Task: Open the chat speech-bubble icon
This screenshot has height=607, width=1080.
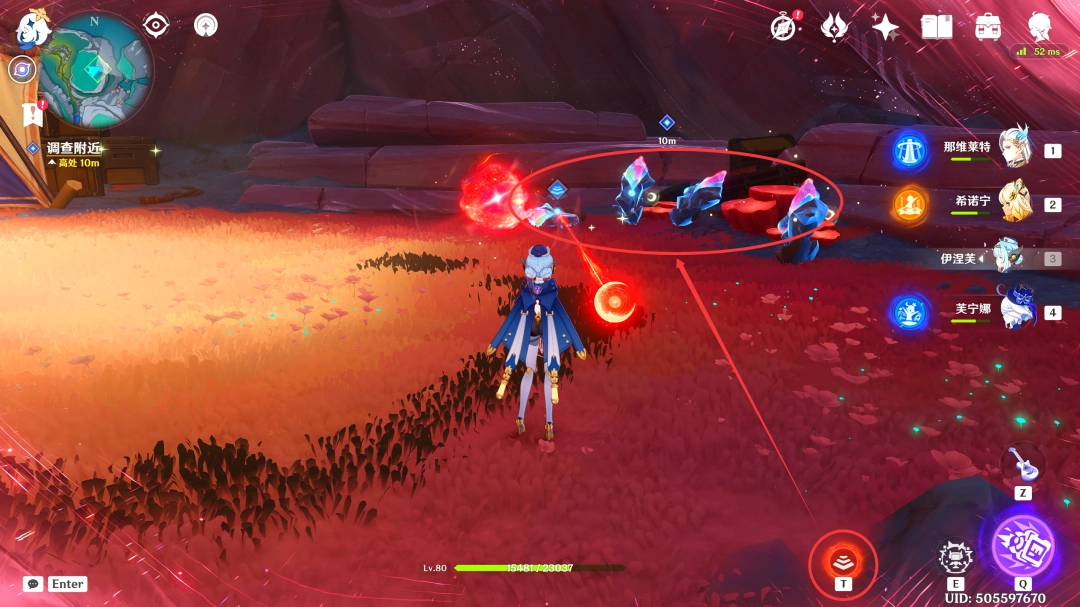Action: pos(33,584)
